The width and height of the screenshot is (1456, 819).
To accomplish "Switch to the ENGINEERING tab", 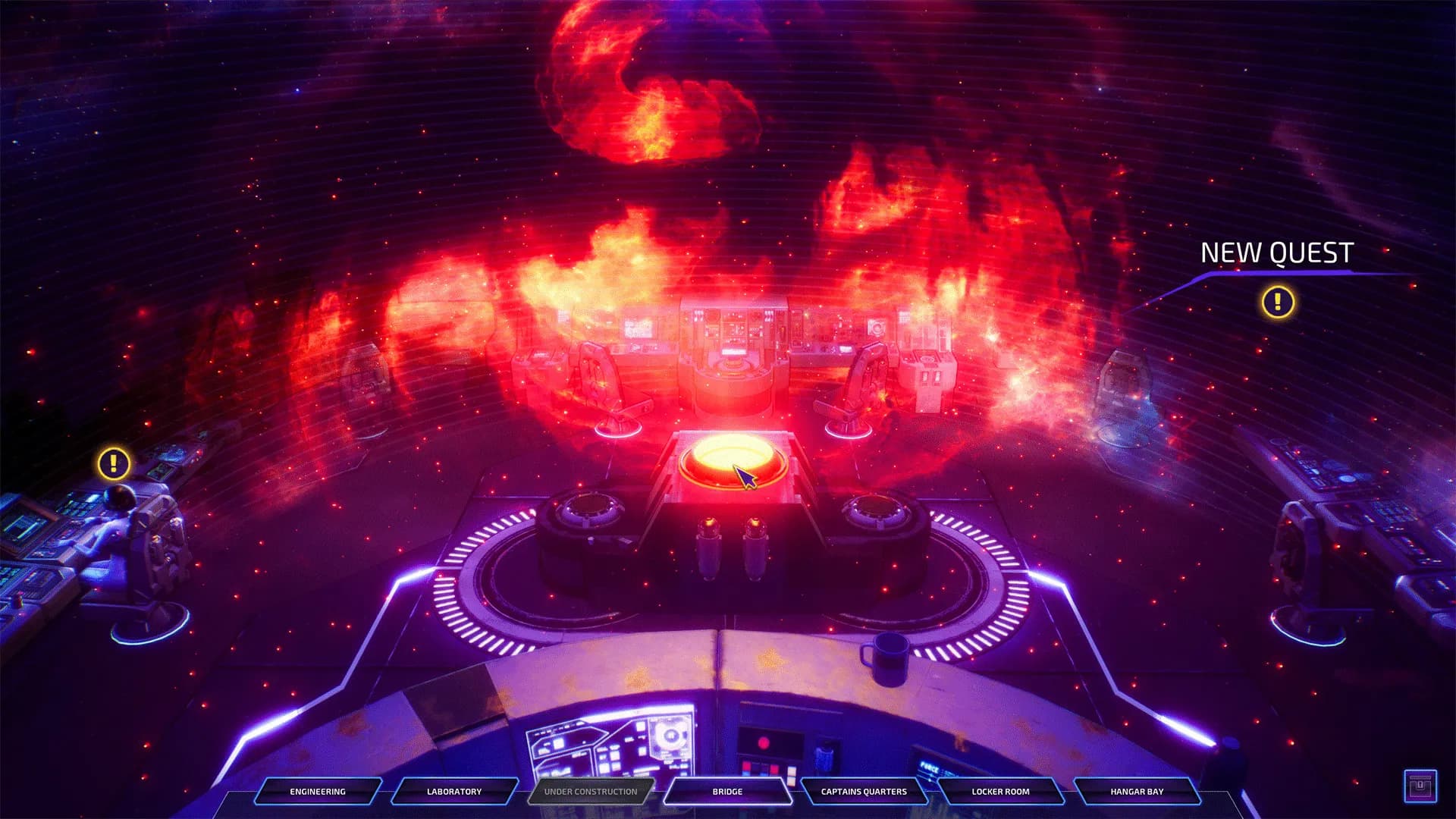I will pyautogui.click(x=316, y=792).
